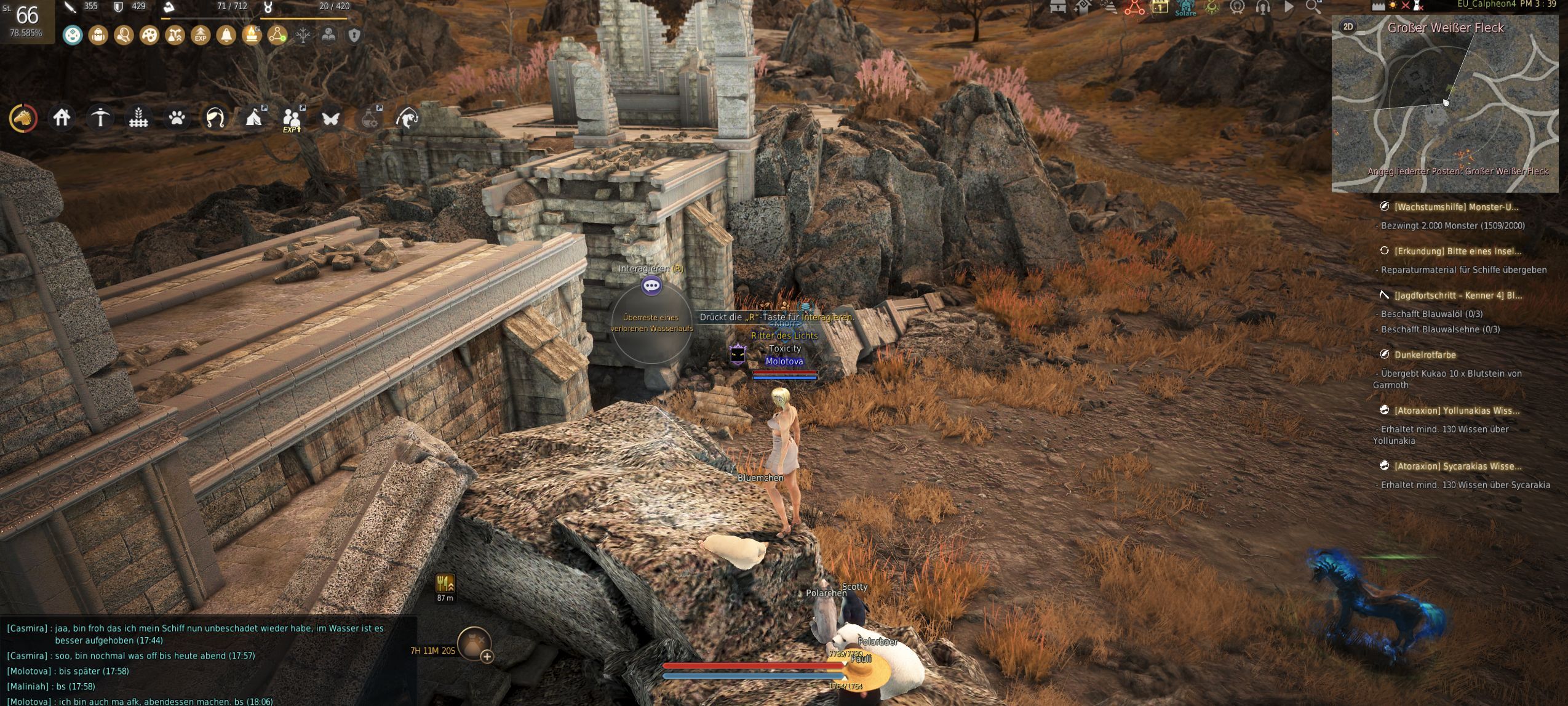Open the Wachstumshilfe Monster quest entry

1455,207
